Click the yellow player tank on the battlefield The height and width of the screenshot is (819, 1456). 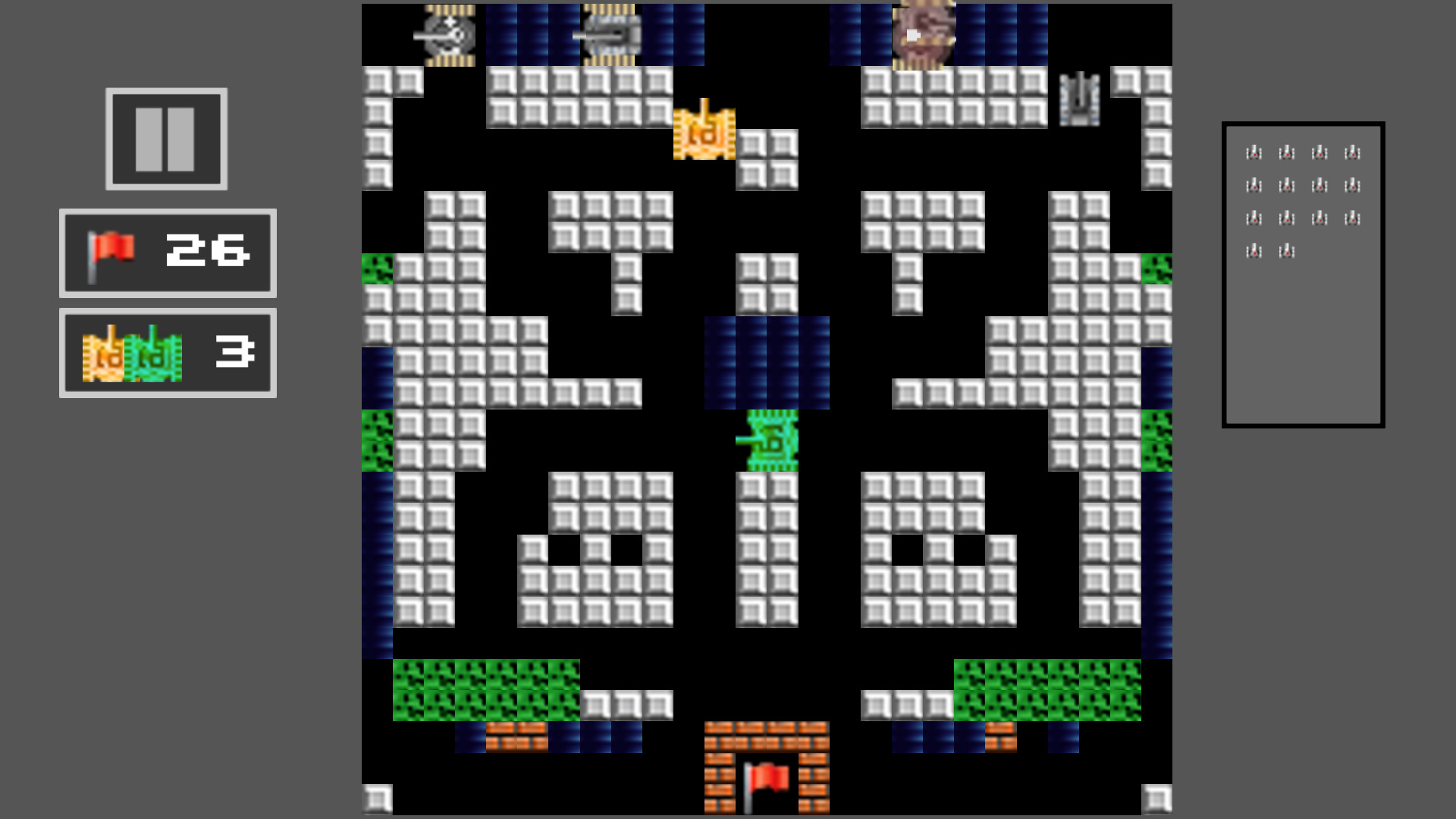[704, 134]
